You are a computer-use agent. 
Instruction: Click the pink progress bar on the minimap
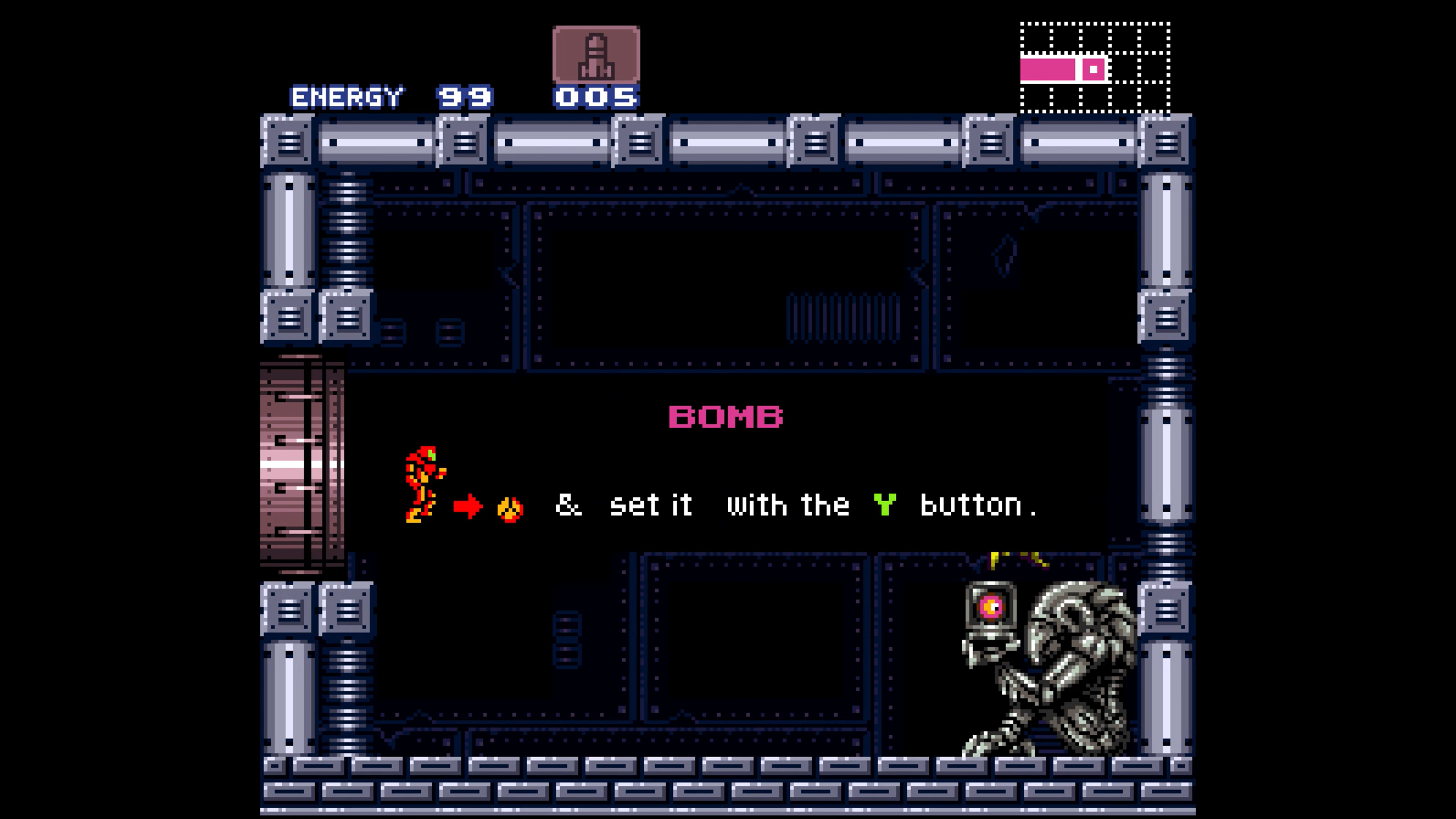click(x=1046, y=70)
